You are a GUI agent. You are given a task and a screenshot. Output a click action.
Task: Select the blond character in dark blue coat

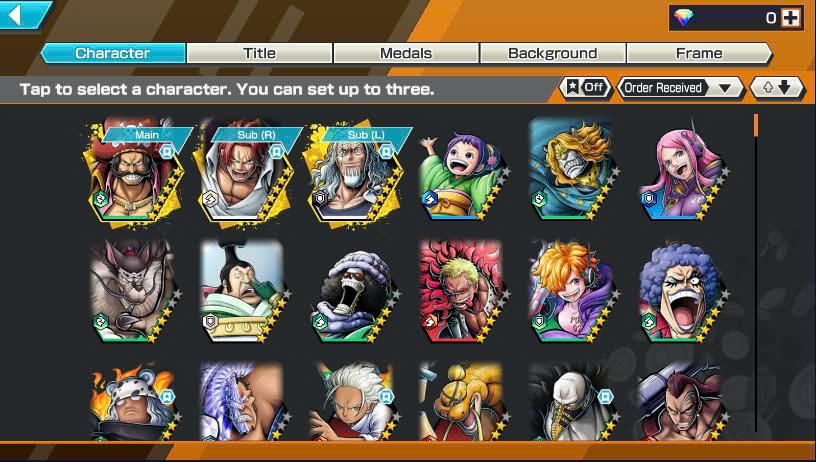point(571,174)
